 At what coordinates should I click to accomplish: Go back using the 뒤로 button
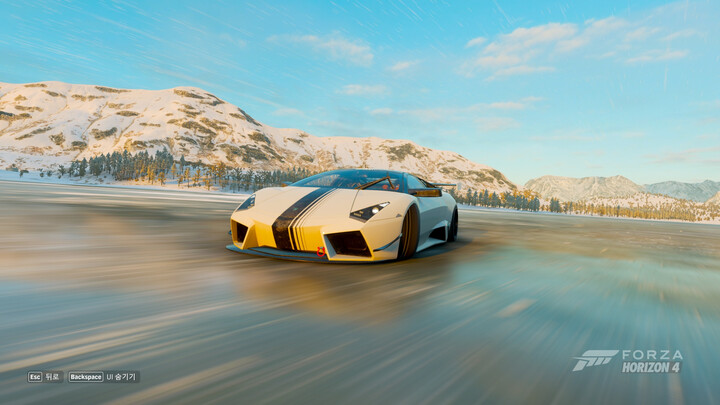pyautogui.click(x=44, y=377)
